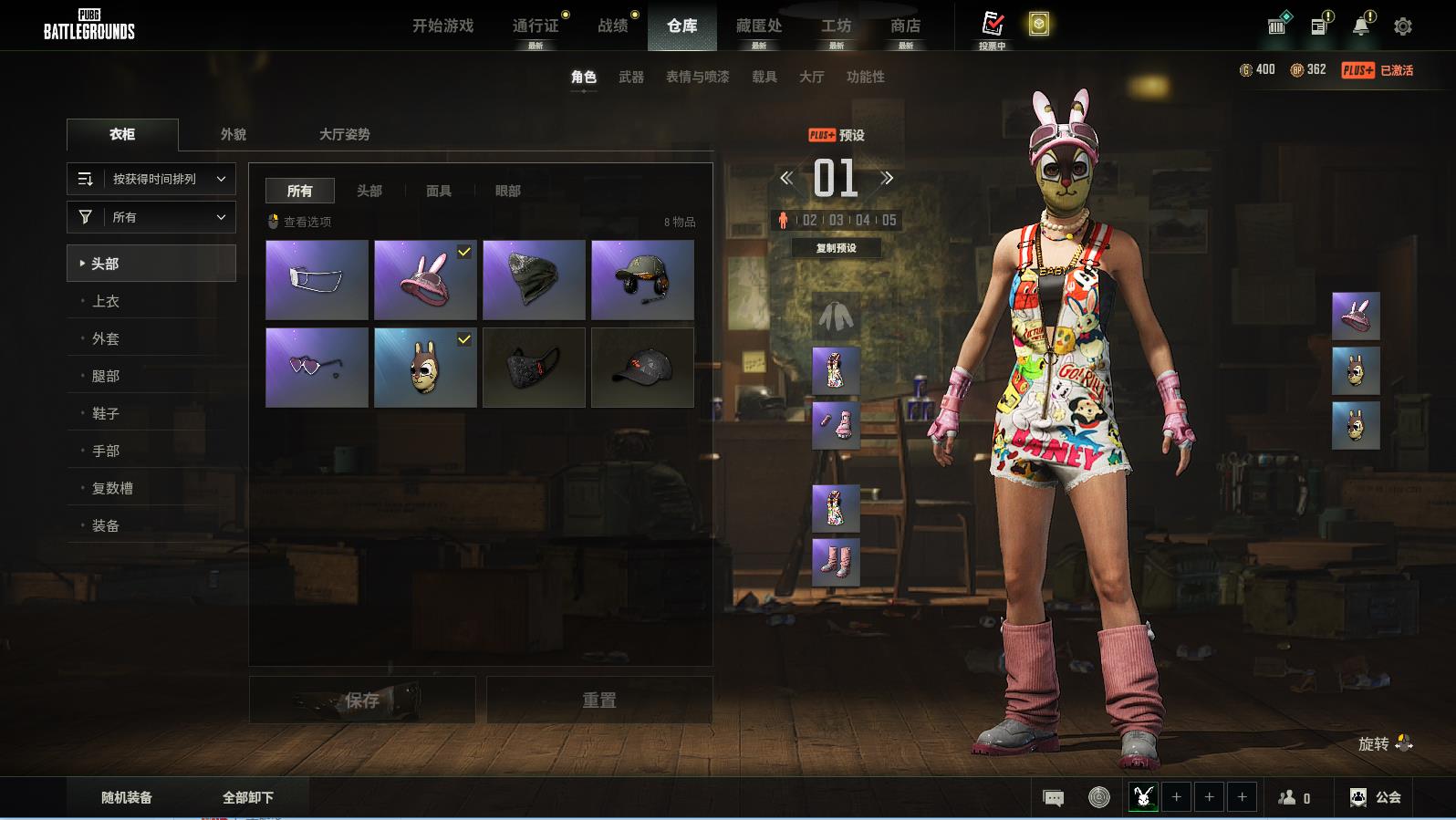Select the pink bunny ear cap item

click(425, 280)
